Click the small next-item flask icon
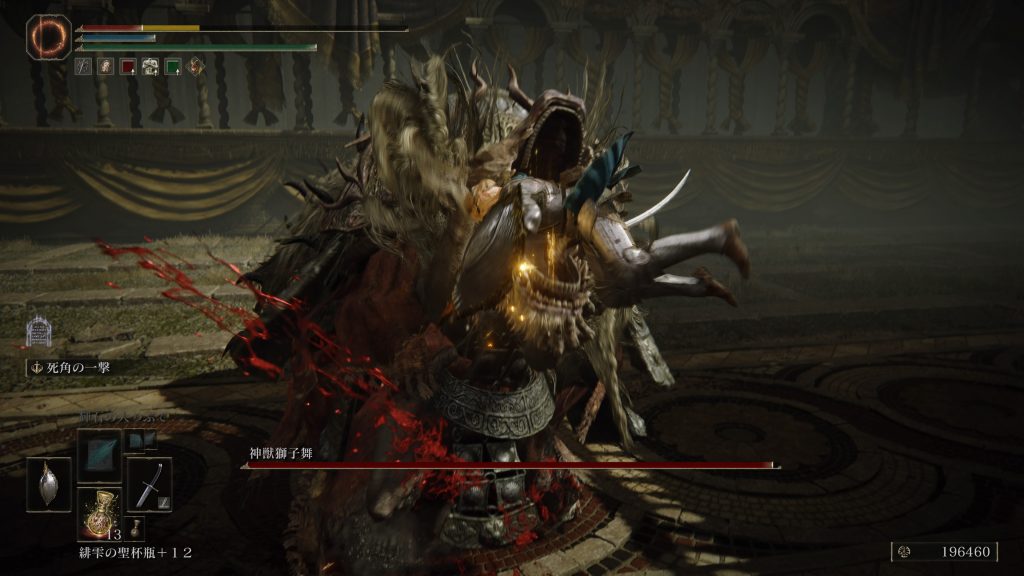 pyautogui.click(x=136, y=527)
